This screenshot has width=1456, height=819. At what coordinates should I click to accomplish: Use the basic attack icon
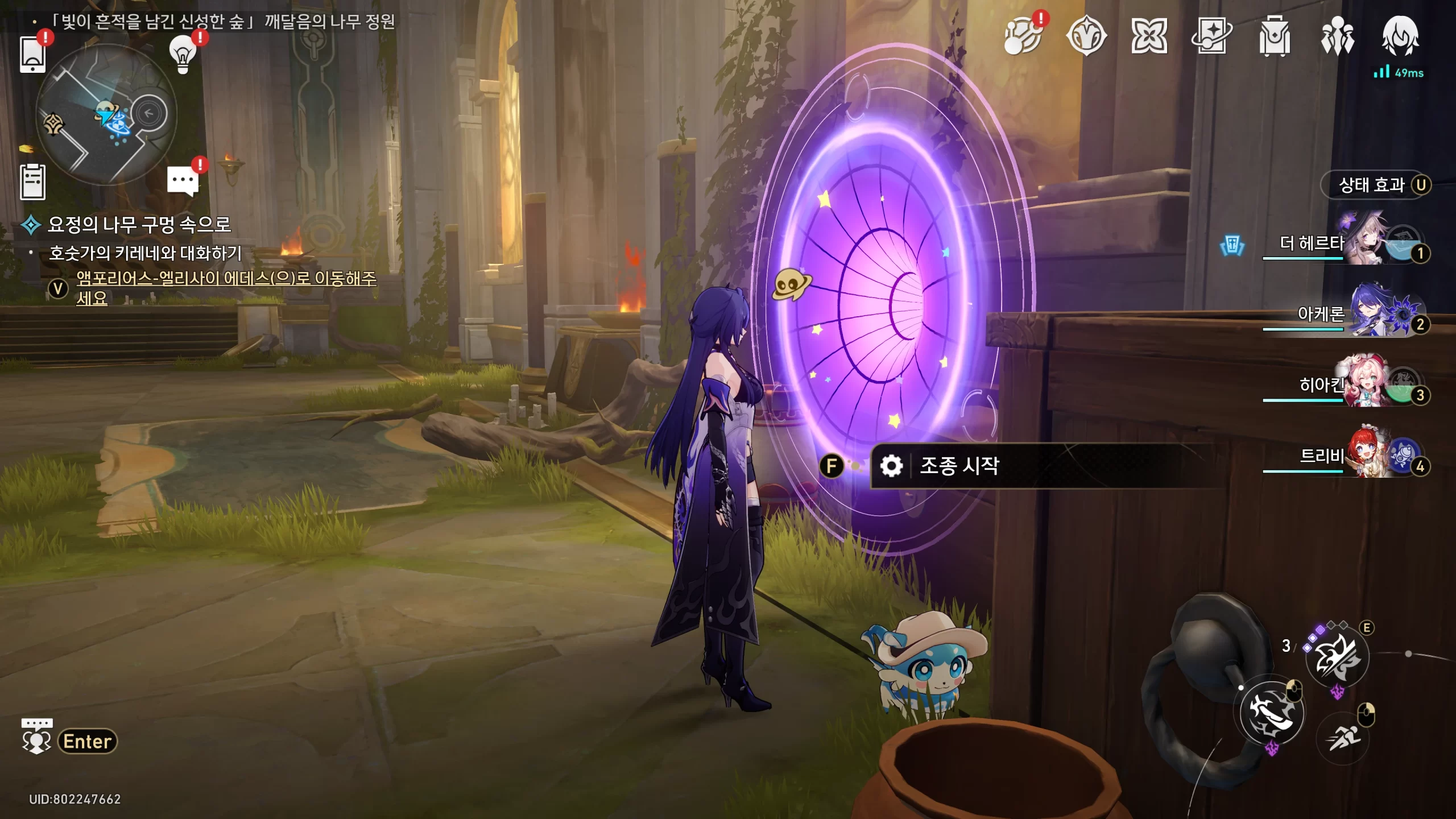pos(1272,712)
